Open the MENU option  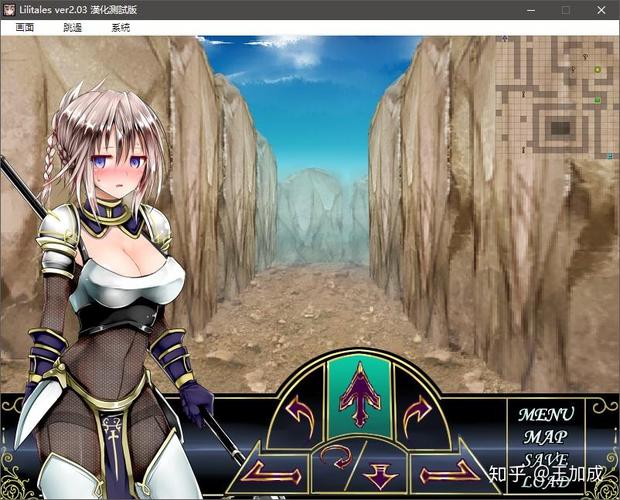pos(545,414)
